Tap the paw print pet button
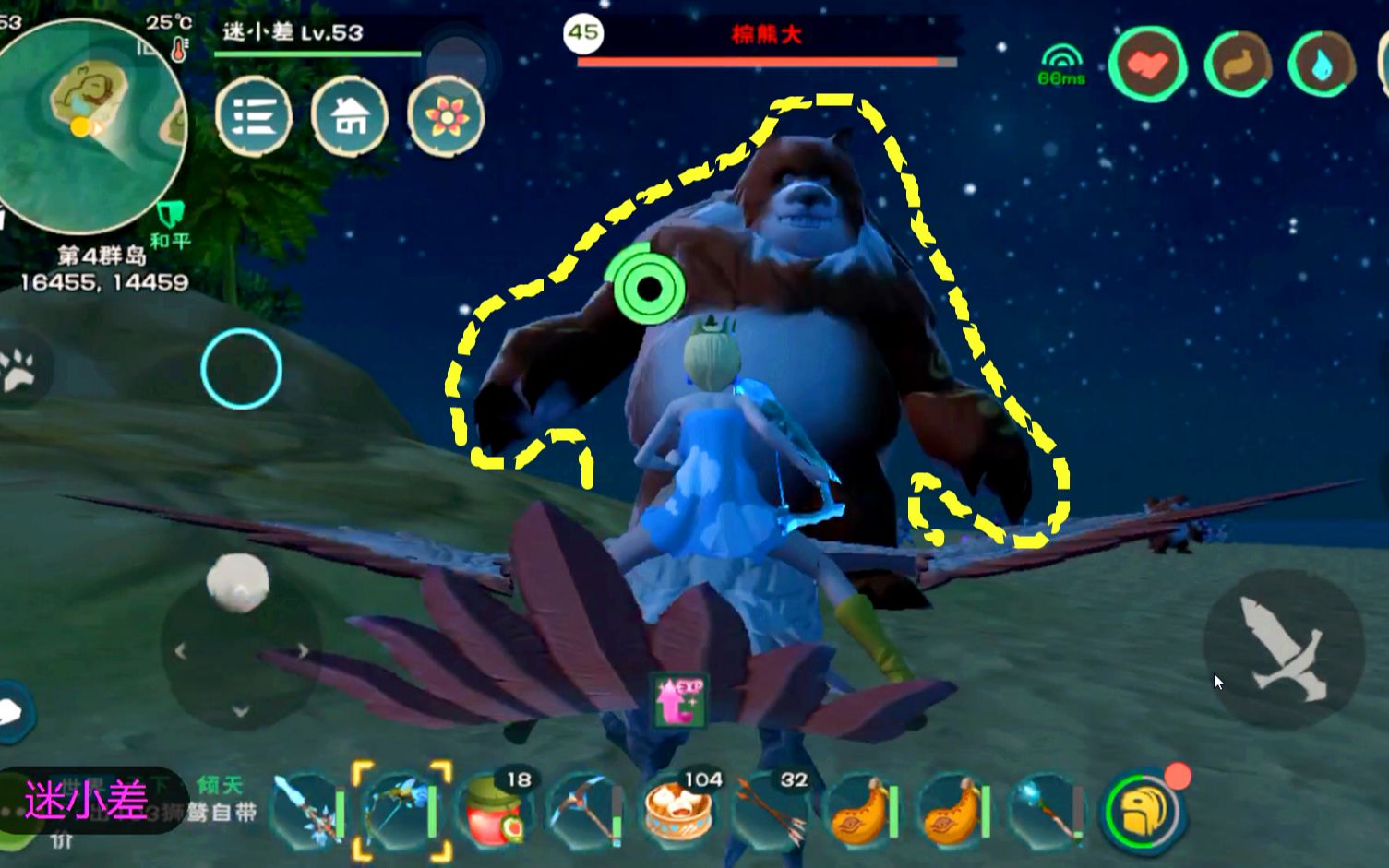The width and height of the screenshot is (1389, 868). 18,369
